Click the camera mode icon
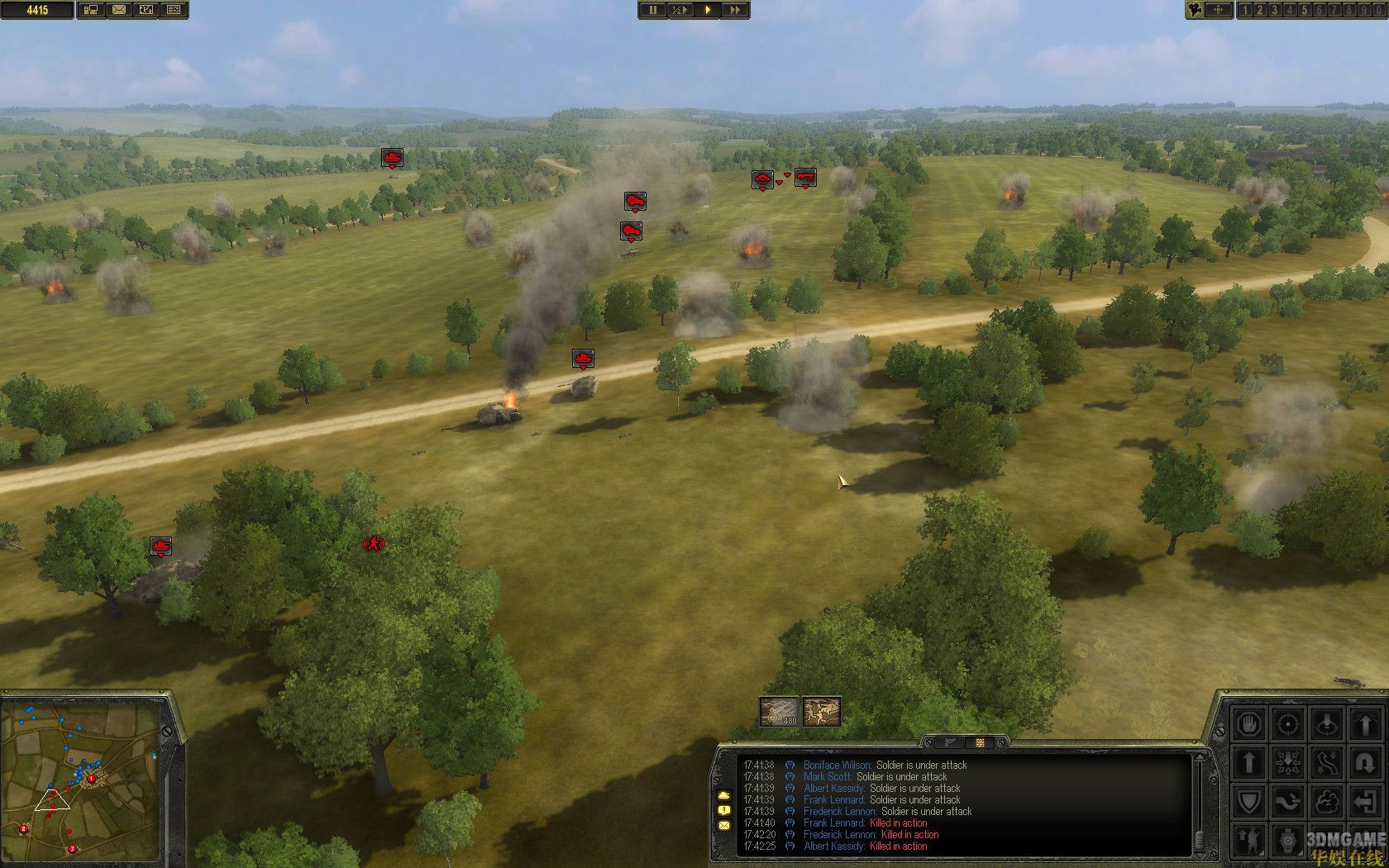Image resolution: width=1389 pixels, height=868 pixels. point(1195,10)
